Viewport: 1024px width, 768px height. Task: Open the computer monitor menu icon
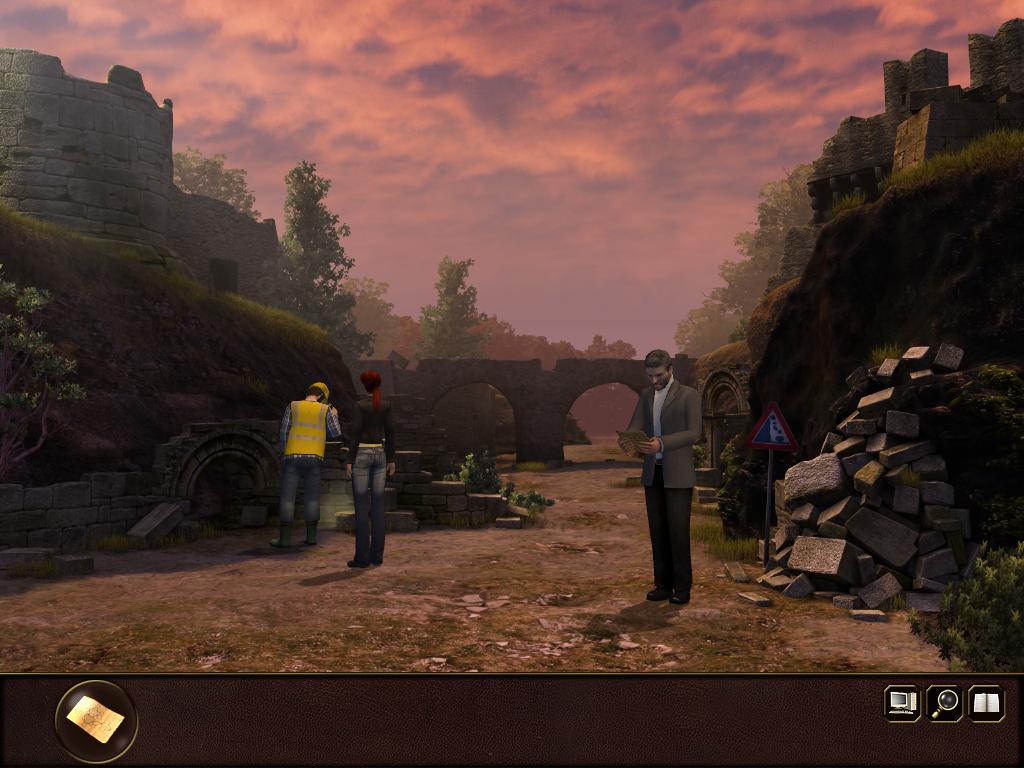902,702
